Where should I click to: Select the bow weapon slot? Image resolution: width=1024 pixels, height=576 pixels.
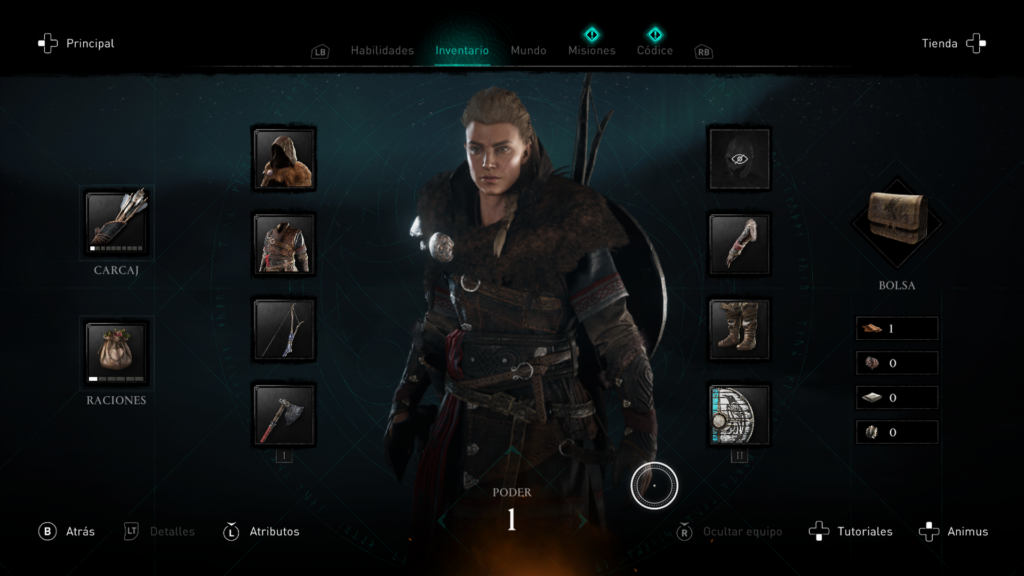click(x=284, y=329)
